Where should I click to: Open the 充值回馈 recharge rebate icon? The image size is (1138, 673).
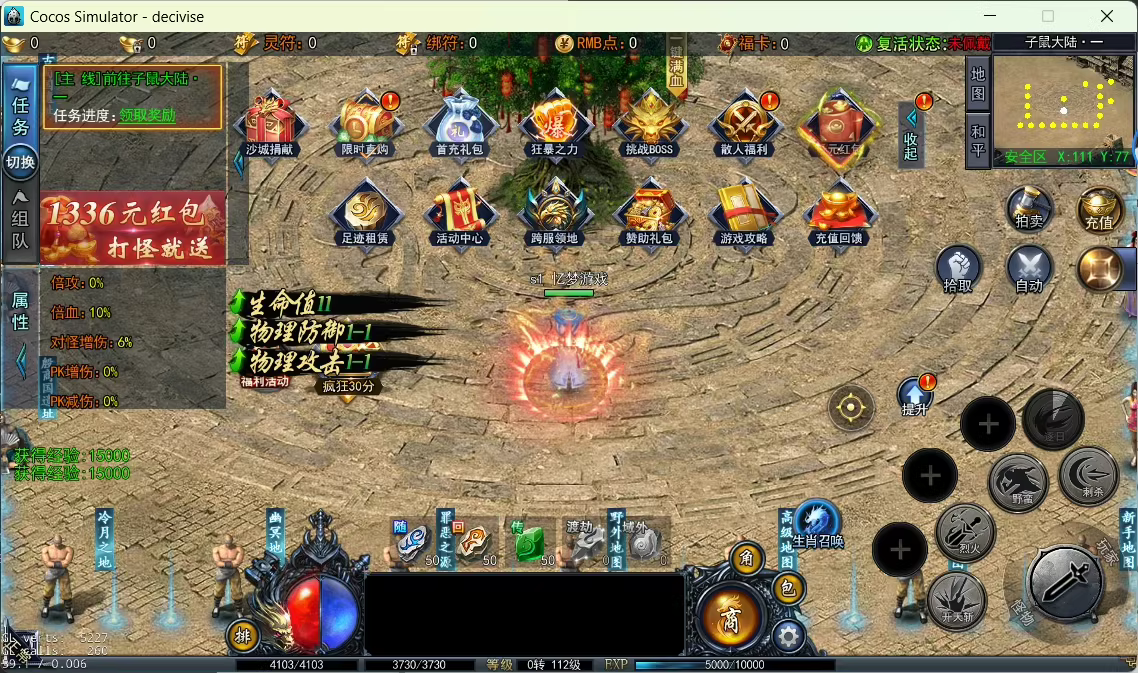point(839,213)
